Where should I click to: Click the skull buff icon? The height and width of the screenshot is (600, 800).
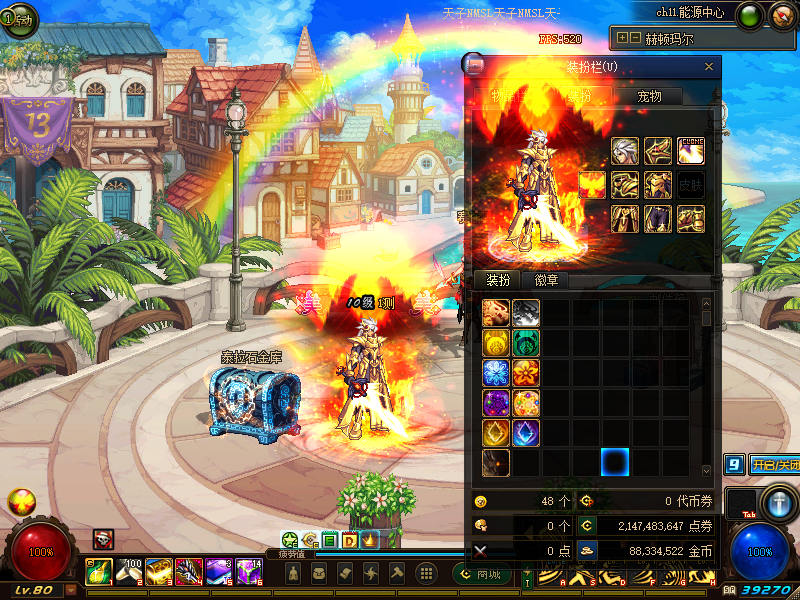[x=103, y=539]
